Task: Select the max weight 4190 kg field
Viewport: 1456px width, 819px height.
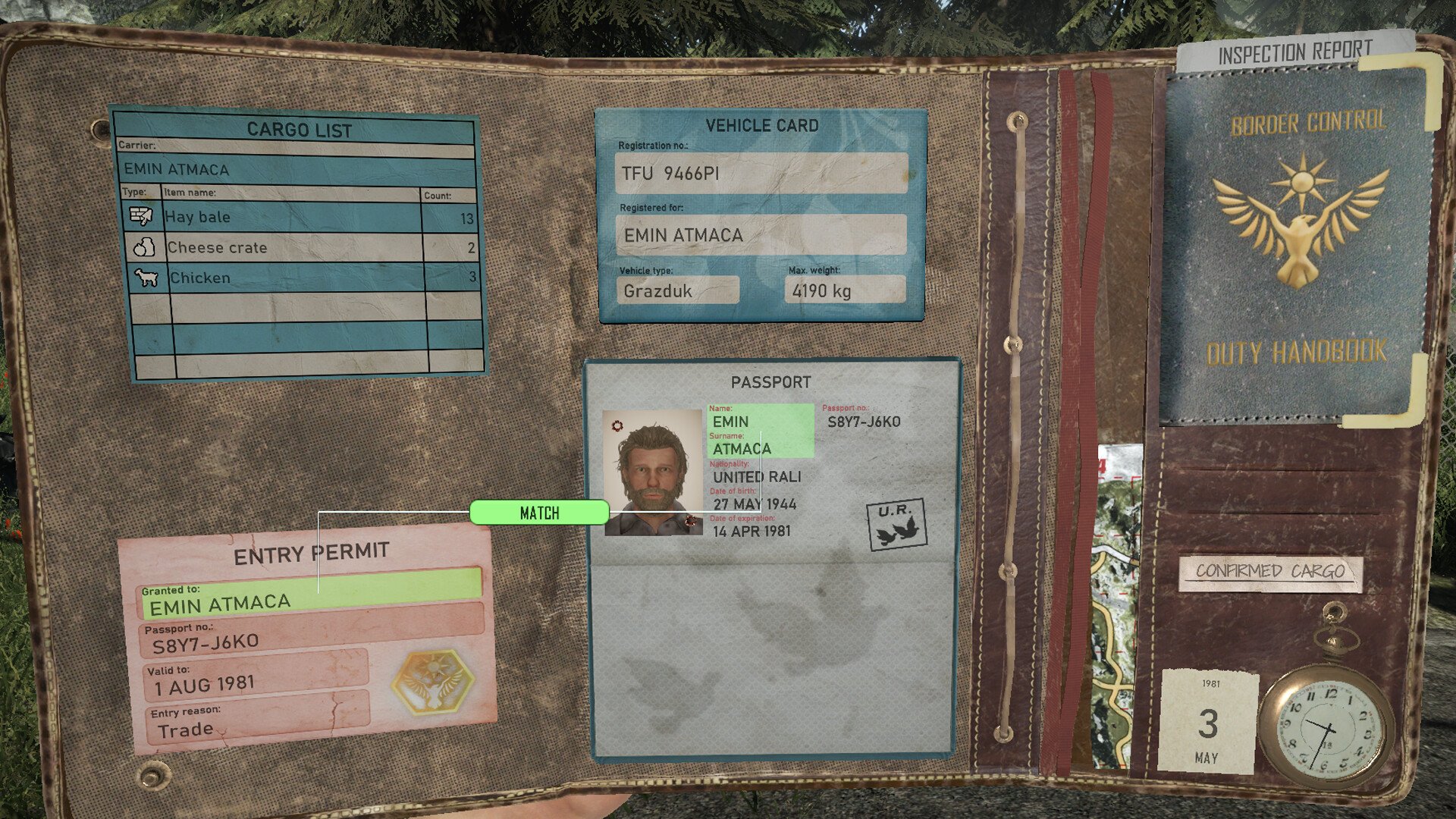Action: pos(844,290)
